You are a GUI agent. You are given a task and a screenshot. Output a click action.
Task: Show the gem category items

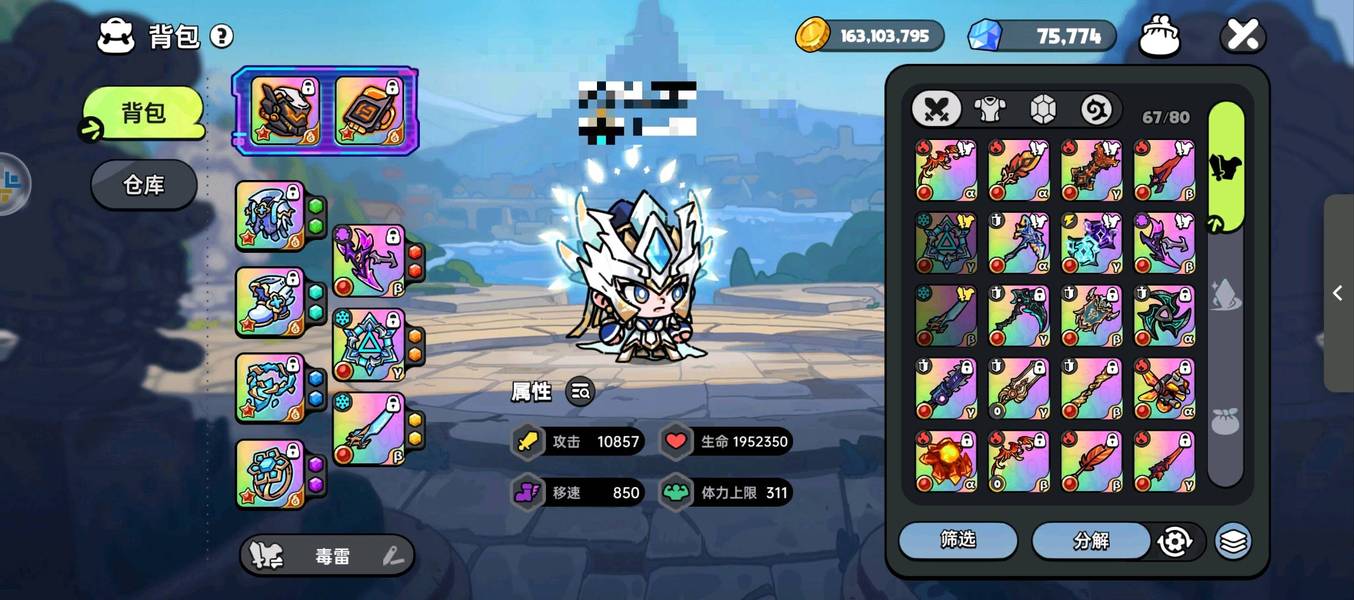1043,109
